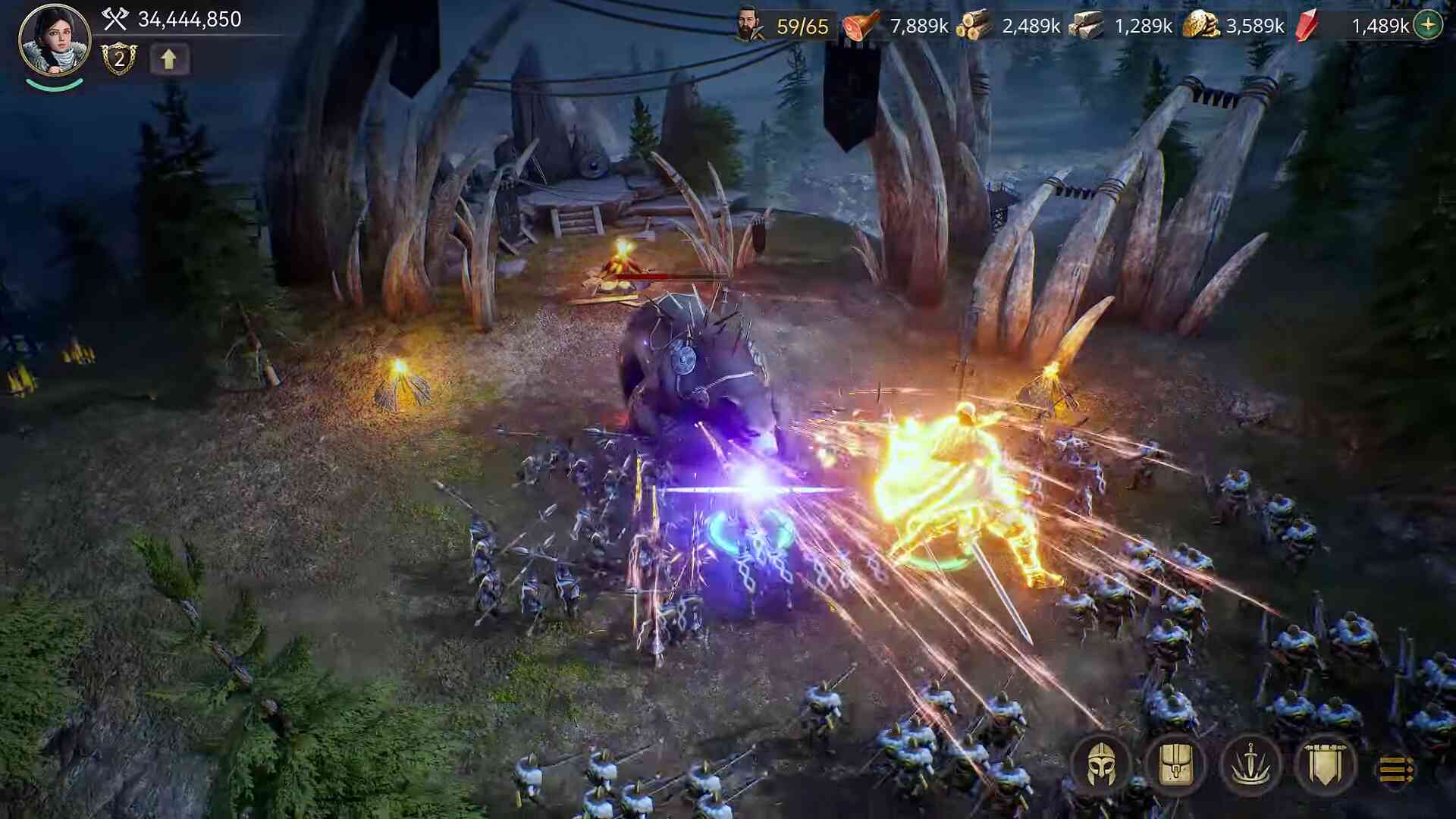The image size is (1456, 819).
Task: Select the level 2 shield badge
Action: [119, 59]
